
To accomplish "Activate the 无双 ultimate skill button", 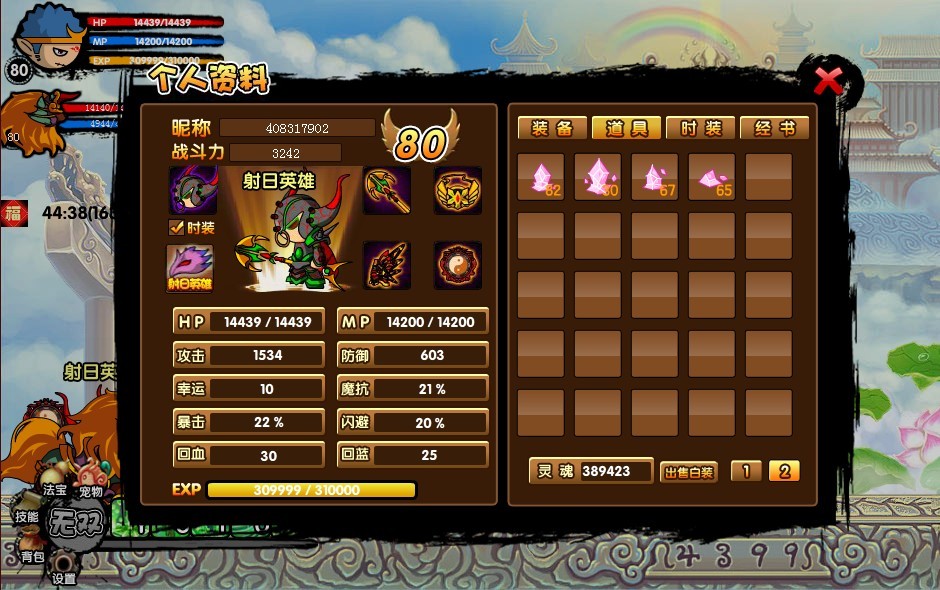I will (x=77, y=522).
